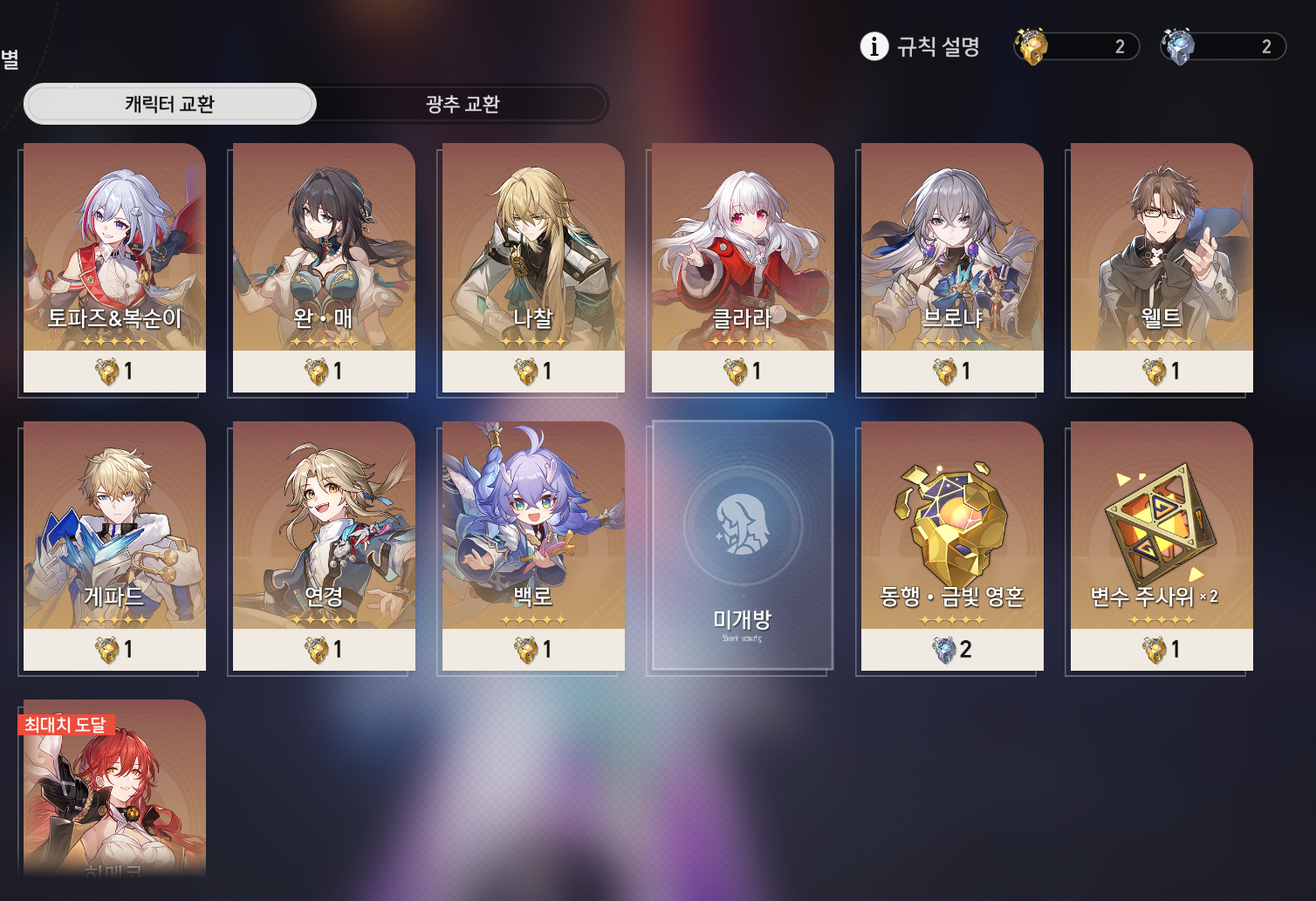1316x901 pixels.
Task: Click the silver soul currency counter
Action: [x=1224, y=46]
